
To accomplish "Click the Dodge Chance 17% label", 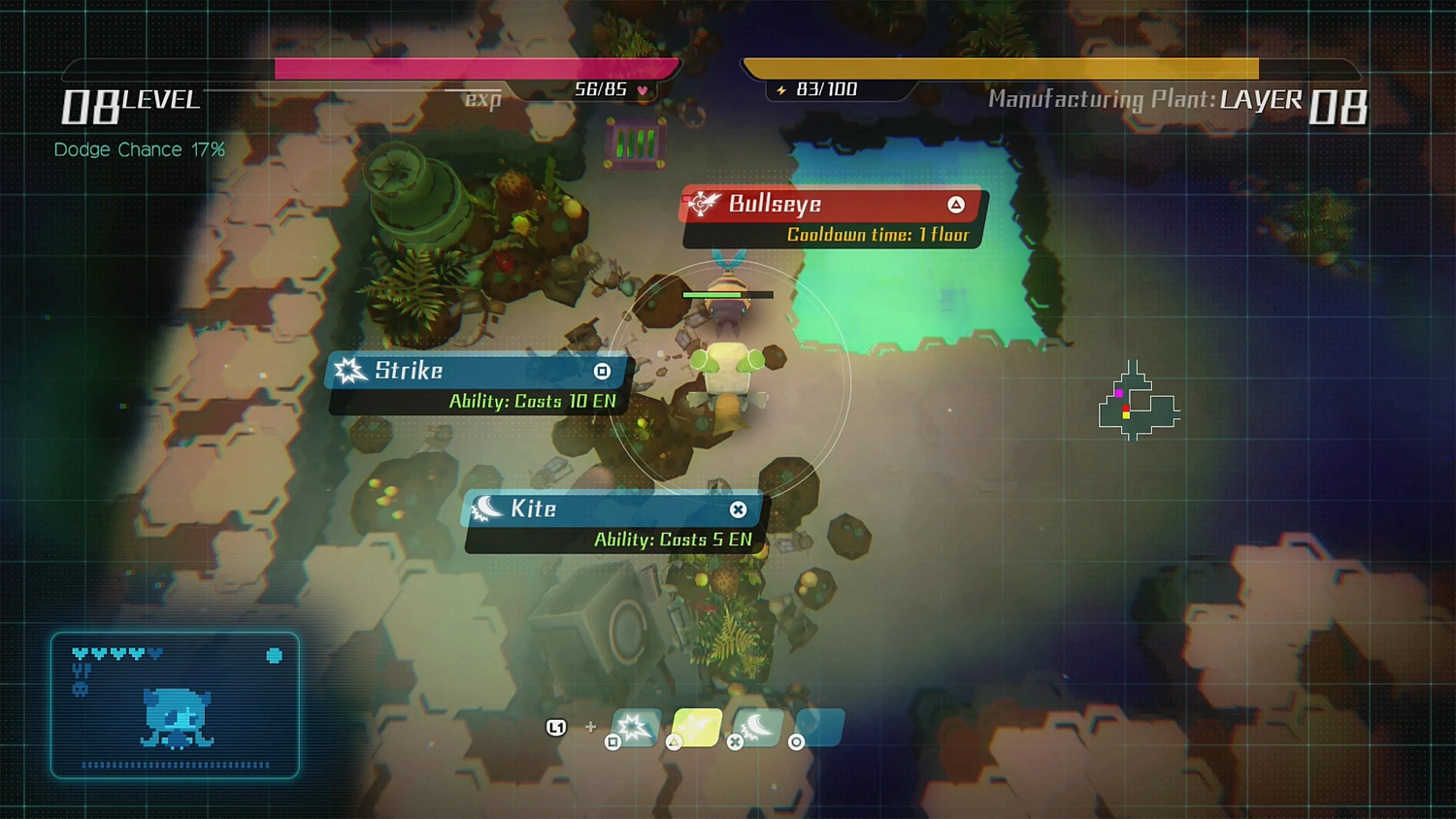I will click(x=139, y=149).
